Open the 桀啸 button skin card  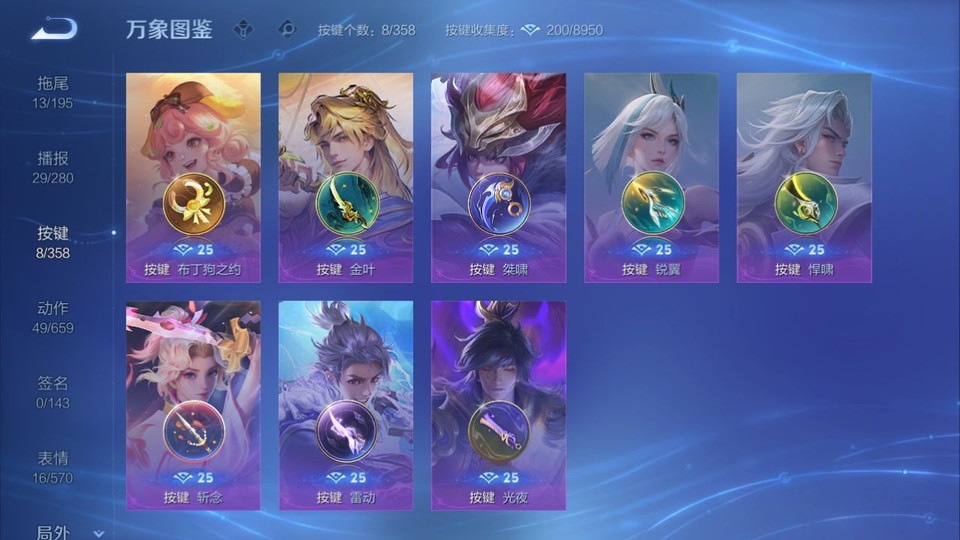click(x=498, y=177)
